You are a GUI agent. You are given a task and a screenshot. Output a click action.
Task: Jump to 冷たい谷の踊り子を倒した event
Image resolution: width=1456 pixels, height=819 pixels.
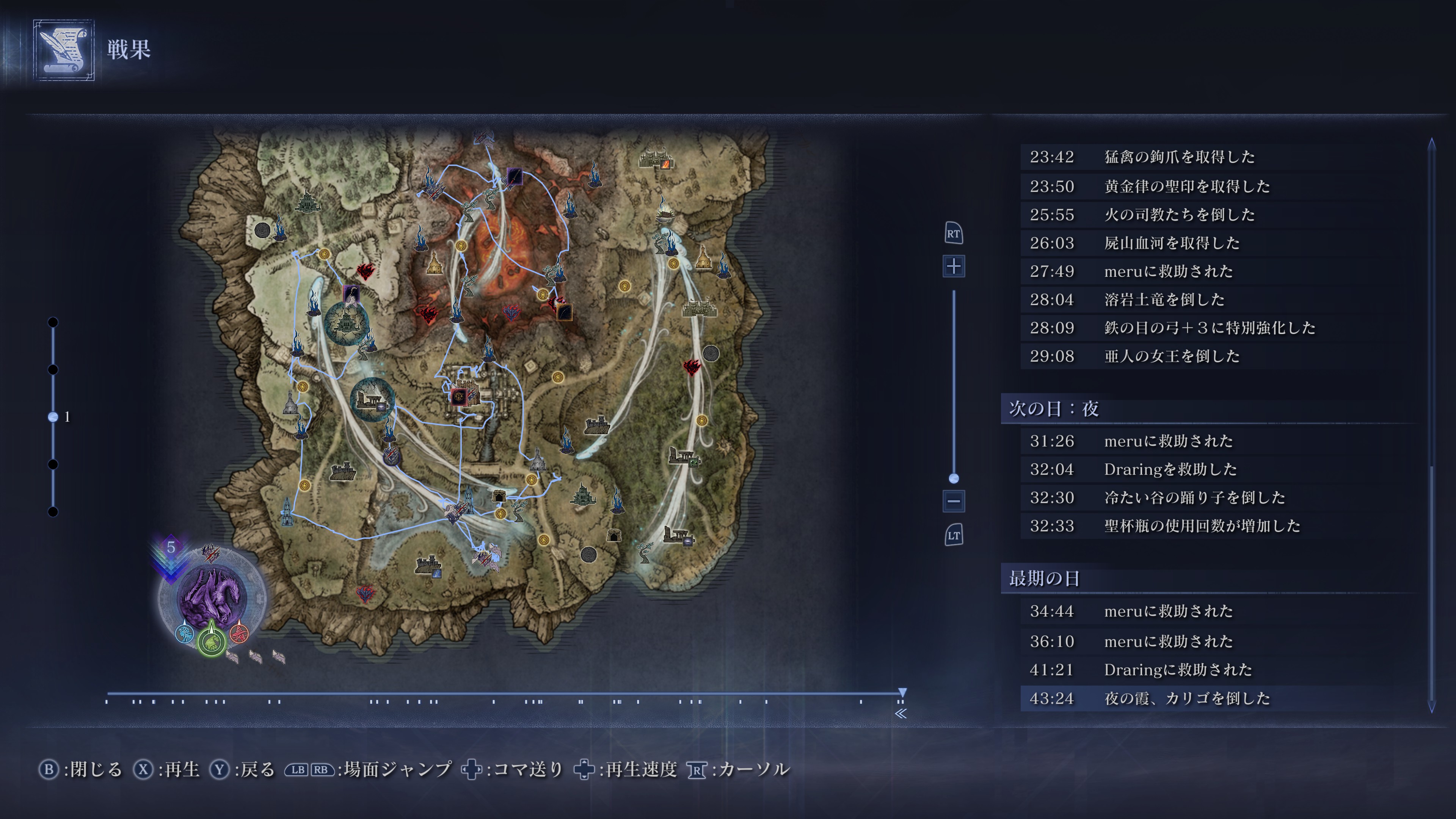(1194, 497)
